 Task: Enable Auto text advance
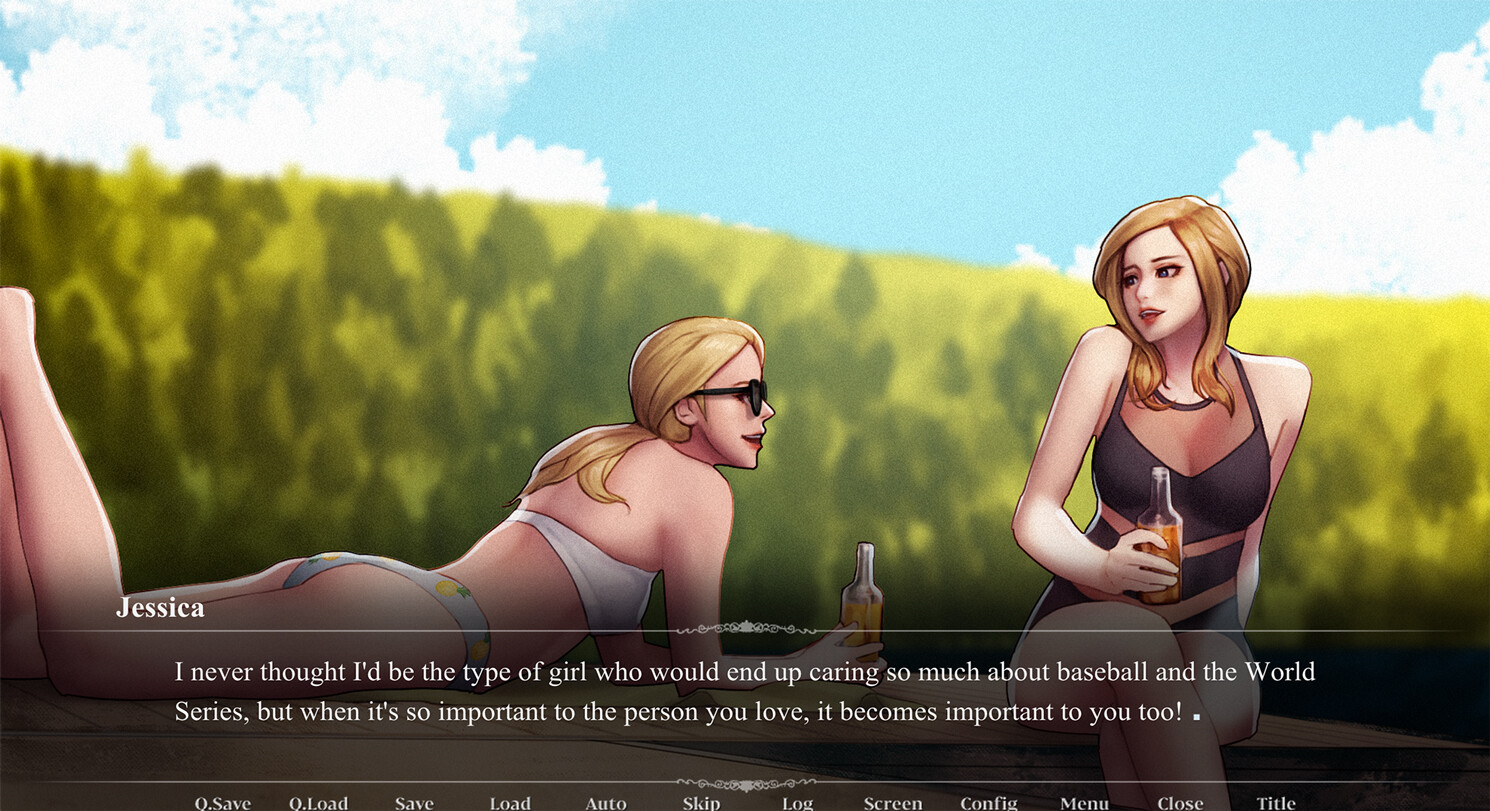coord(606,802)
